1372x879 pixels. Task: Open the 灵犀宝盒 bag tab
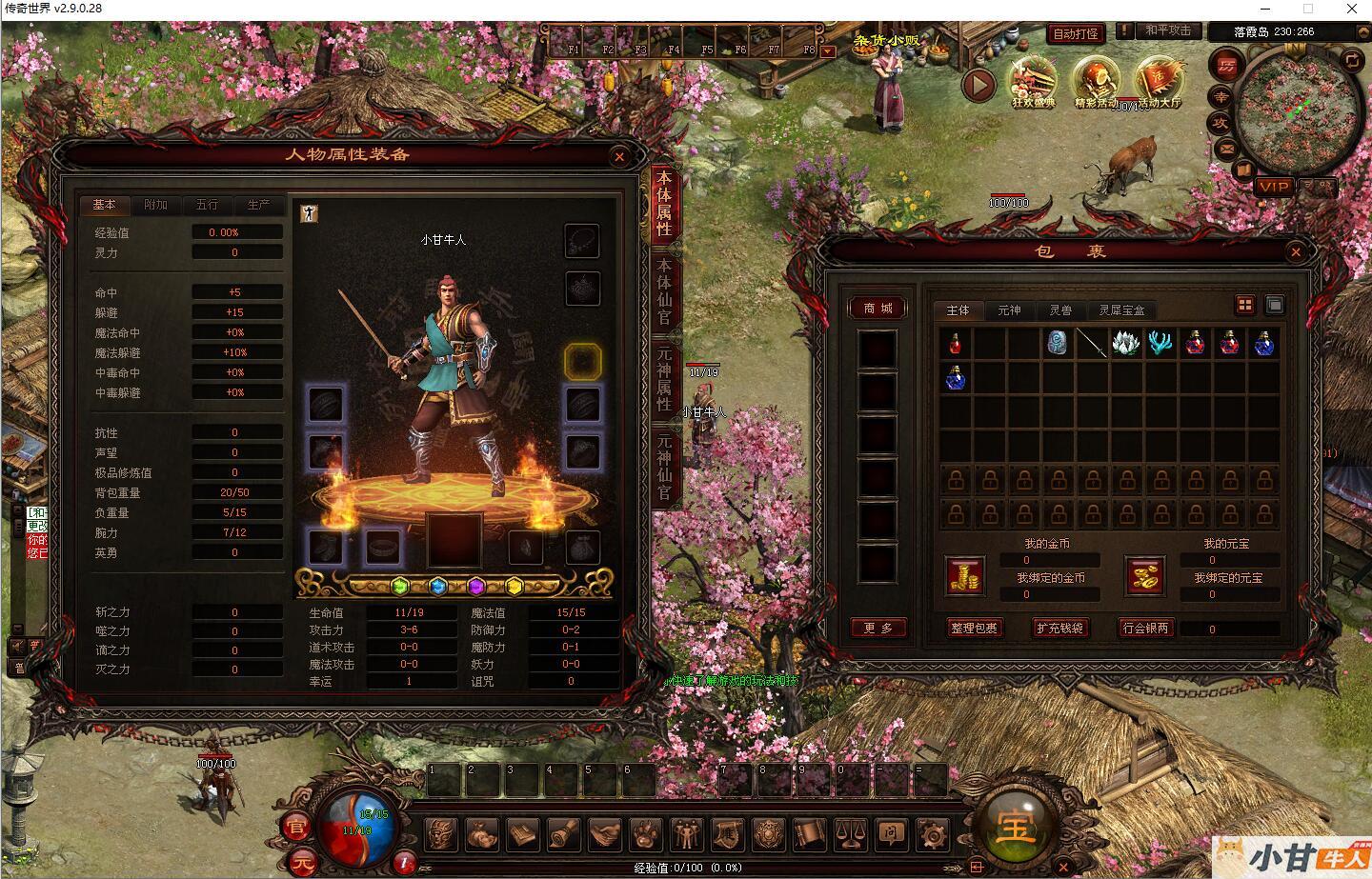pyautogui.click(x=1121, y=310)
